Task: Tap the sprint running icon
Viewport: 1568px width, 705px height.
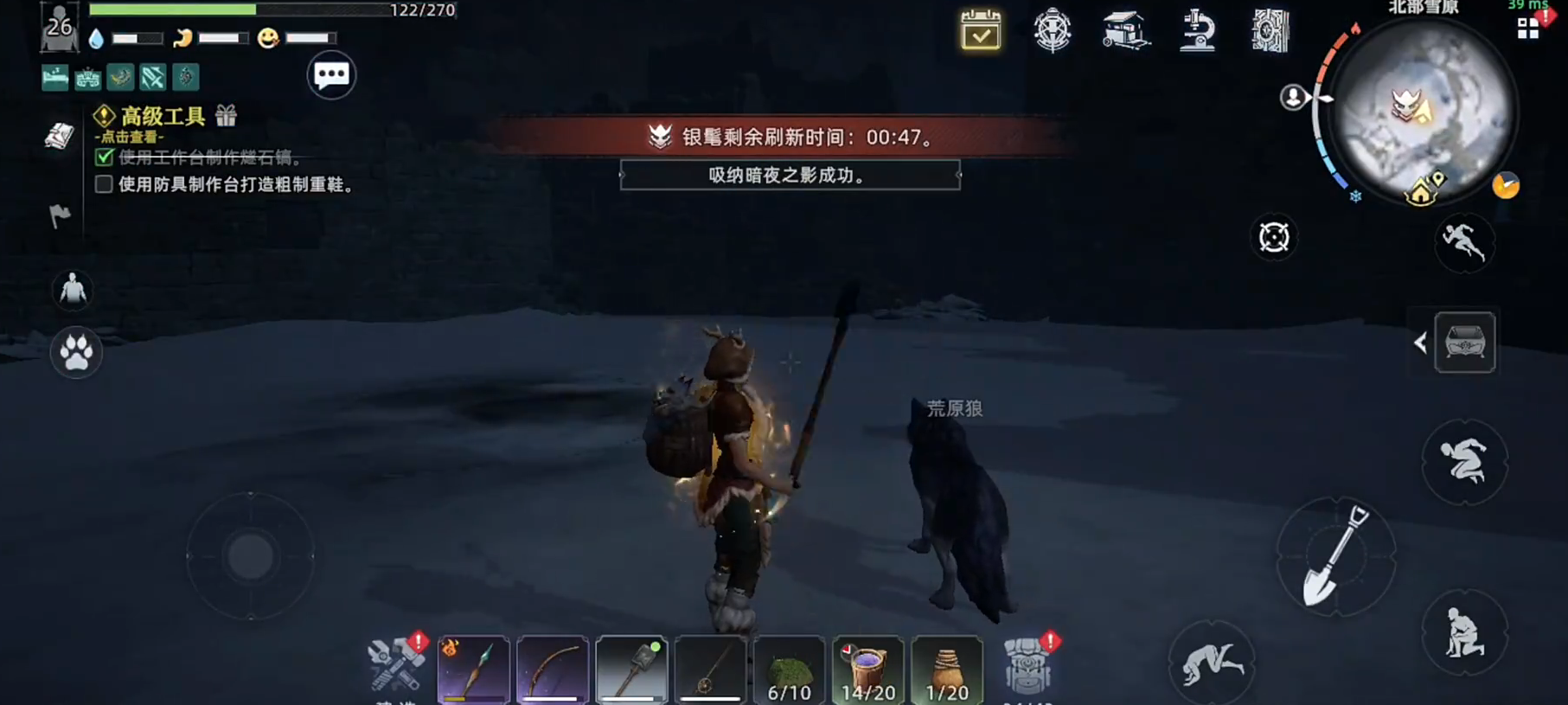Action: (1465, 245)
